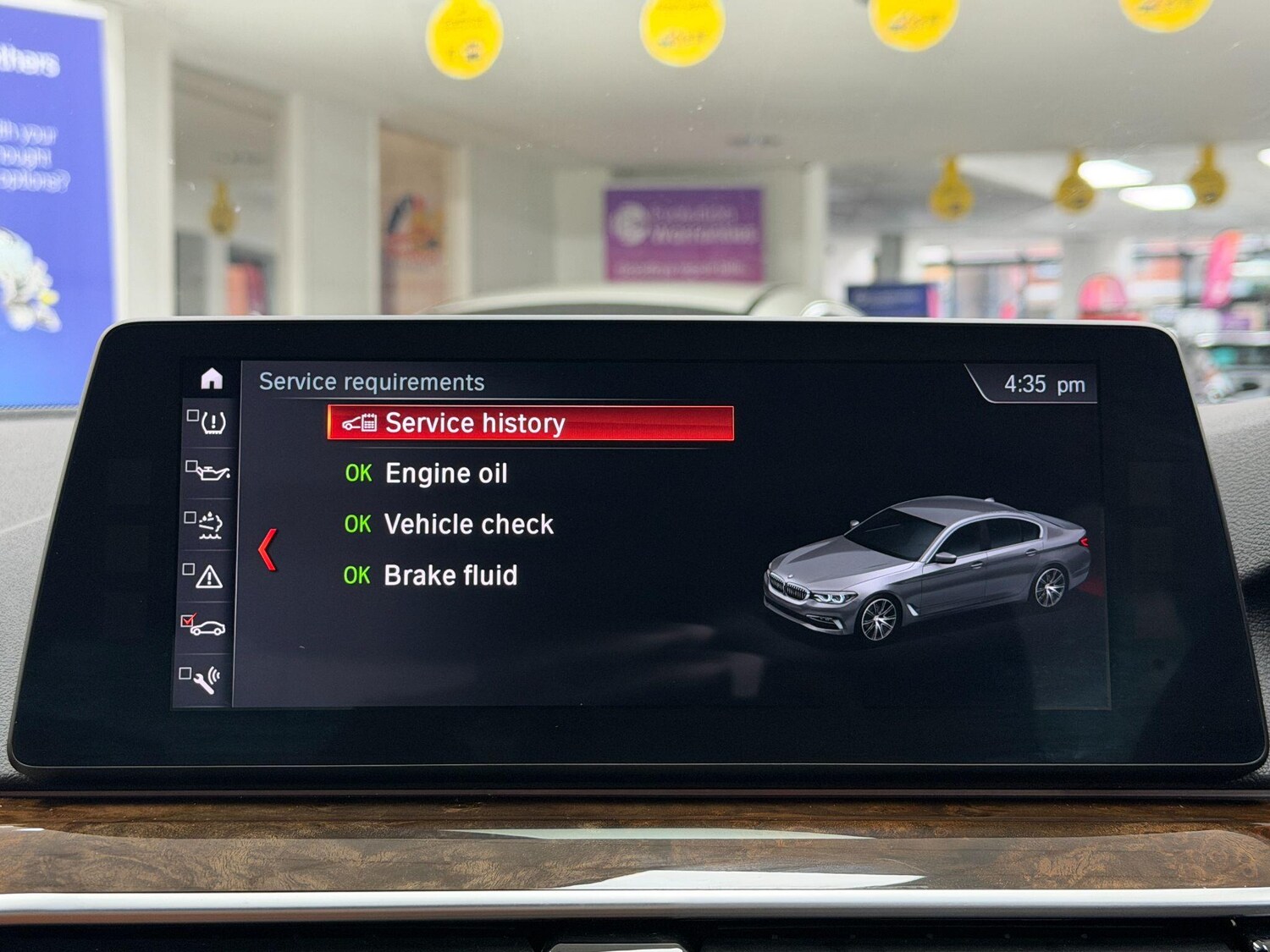The height and width of the screenshot is (952, 1270).
Task: Open the Brake fluid entry
Action: [x=451, y=576]
